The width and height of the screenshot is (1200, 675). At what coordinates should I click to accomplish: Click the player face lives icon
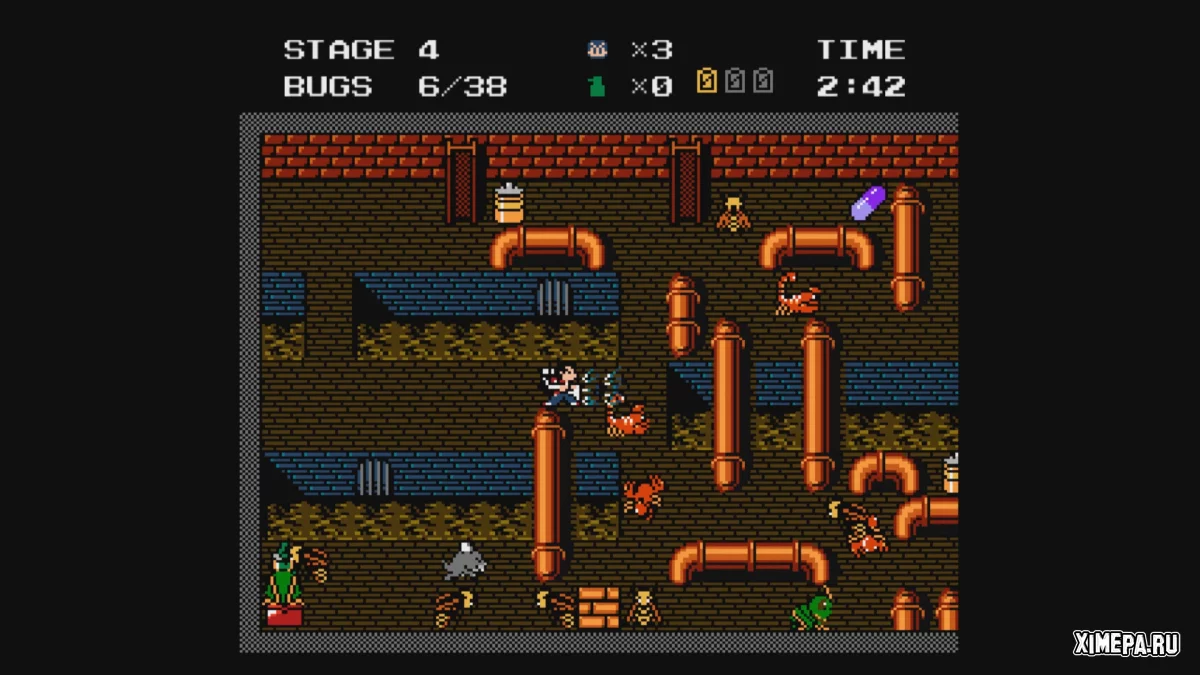click(x=597, y=50)
